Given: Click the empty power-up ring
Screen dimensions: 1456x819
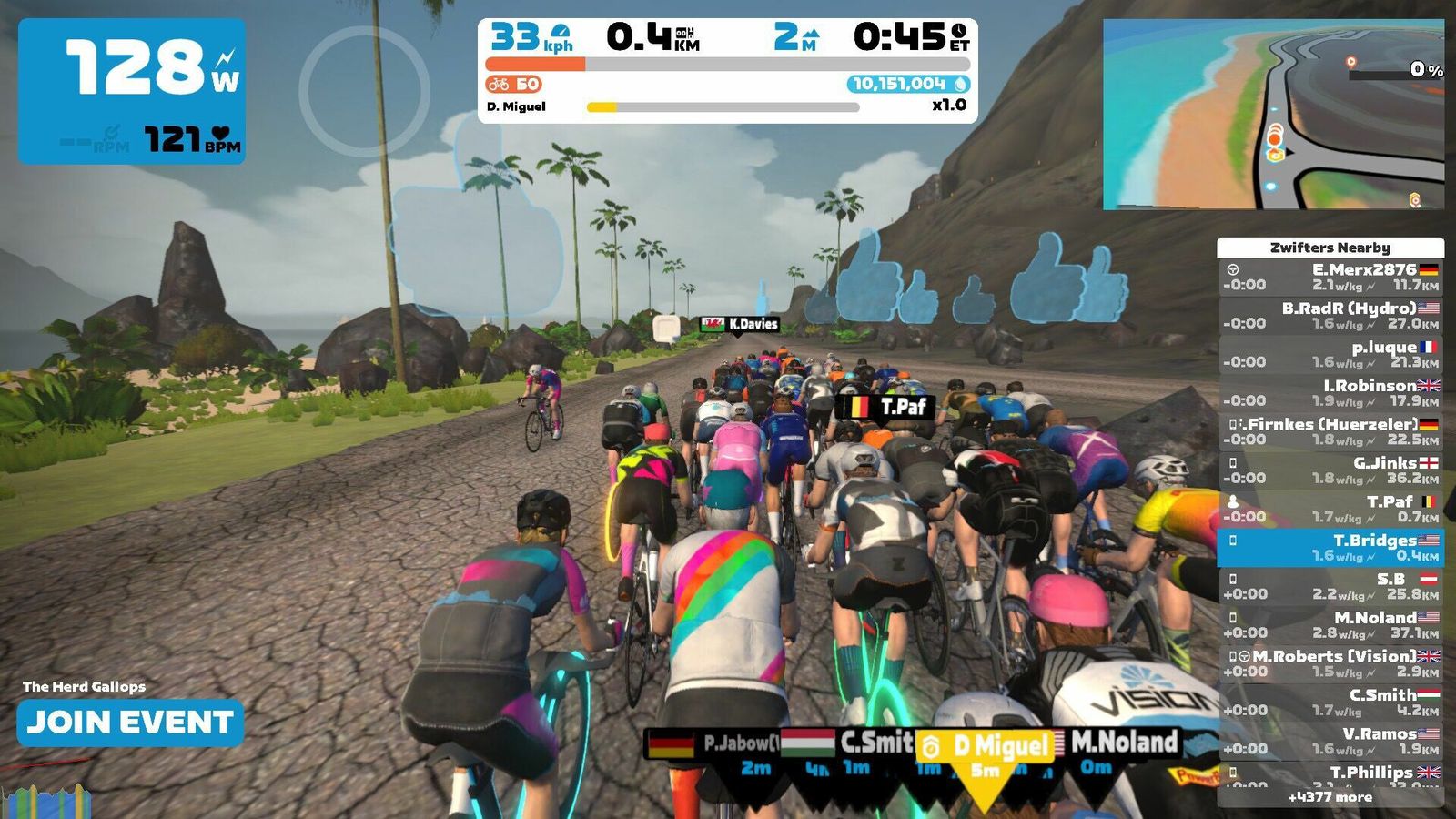Looking at the screenshot, I should [x=364, y=91].
